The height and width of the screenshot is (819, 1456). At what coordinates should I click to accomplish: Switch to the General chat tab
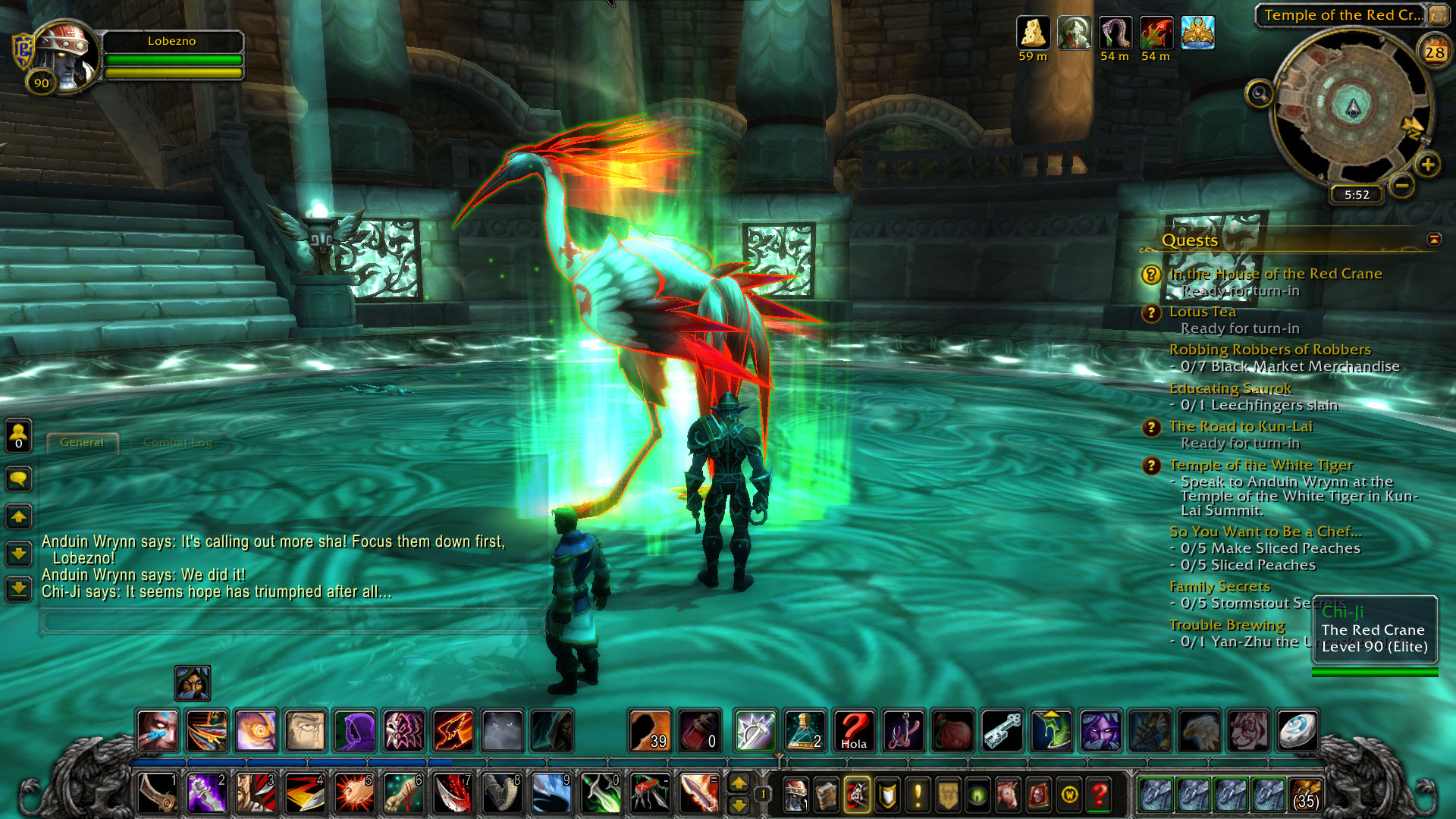pos(82,443)
